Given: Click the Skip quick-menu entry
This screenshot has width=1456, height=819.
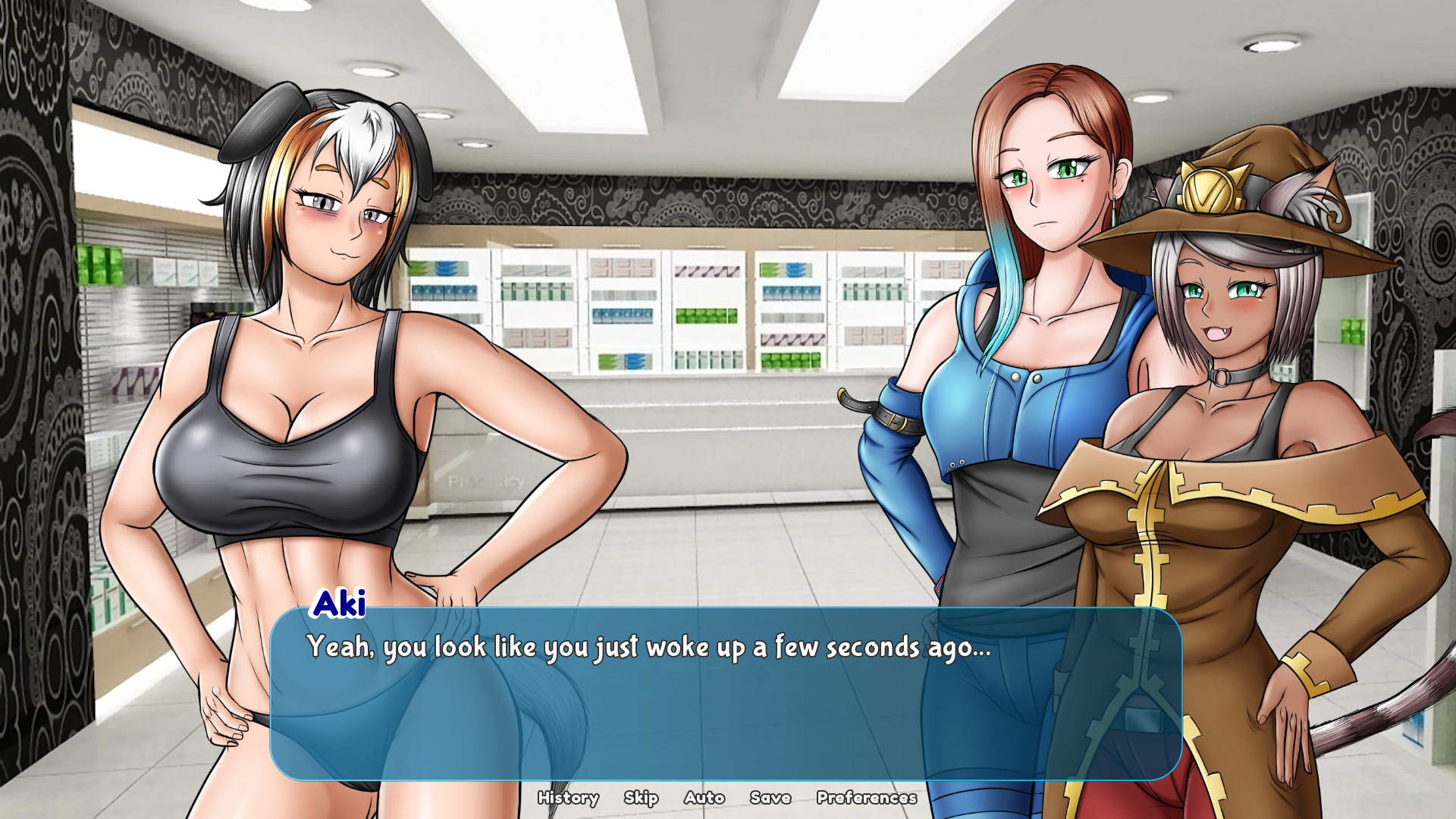Looking at the screenshot, I should coord(641,798).
